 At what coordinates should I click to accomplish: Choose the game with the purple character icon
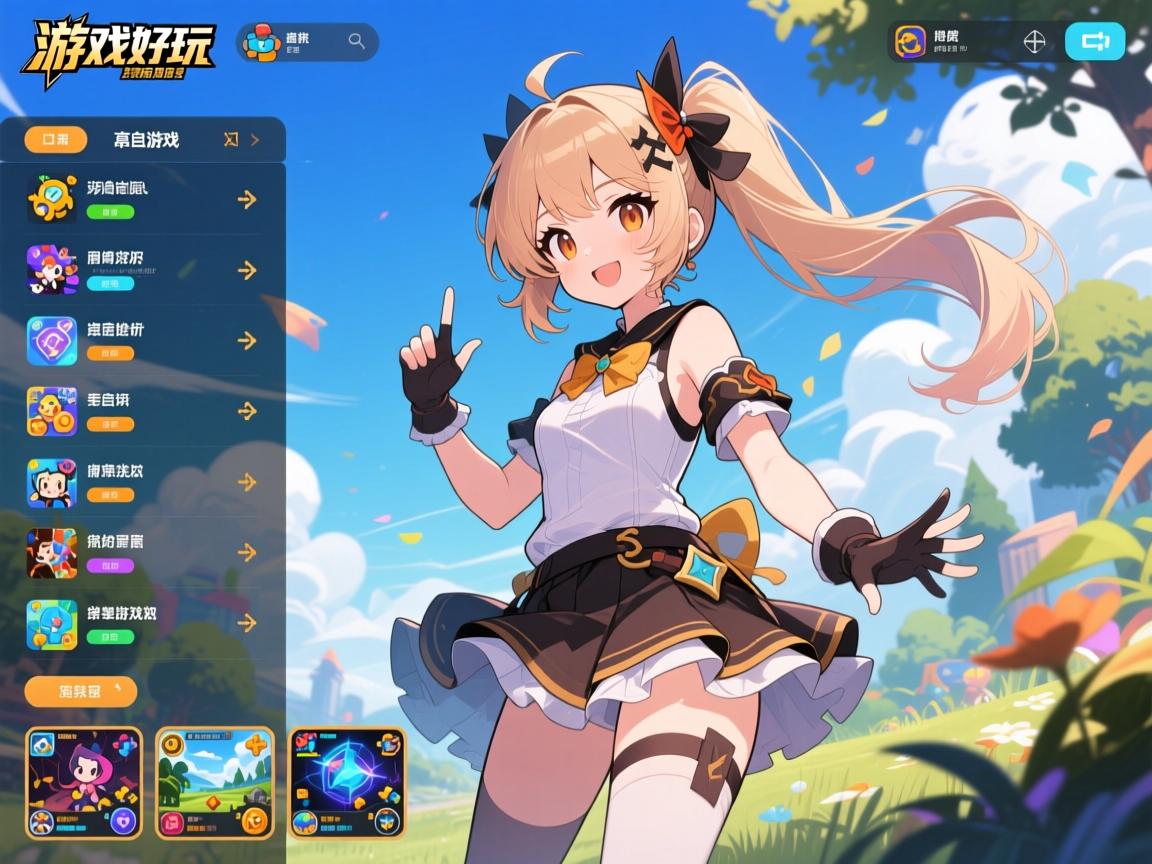pos(140,270)
